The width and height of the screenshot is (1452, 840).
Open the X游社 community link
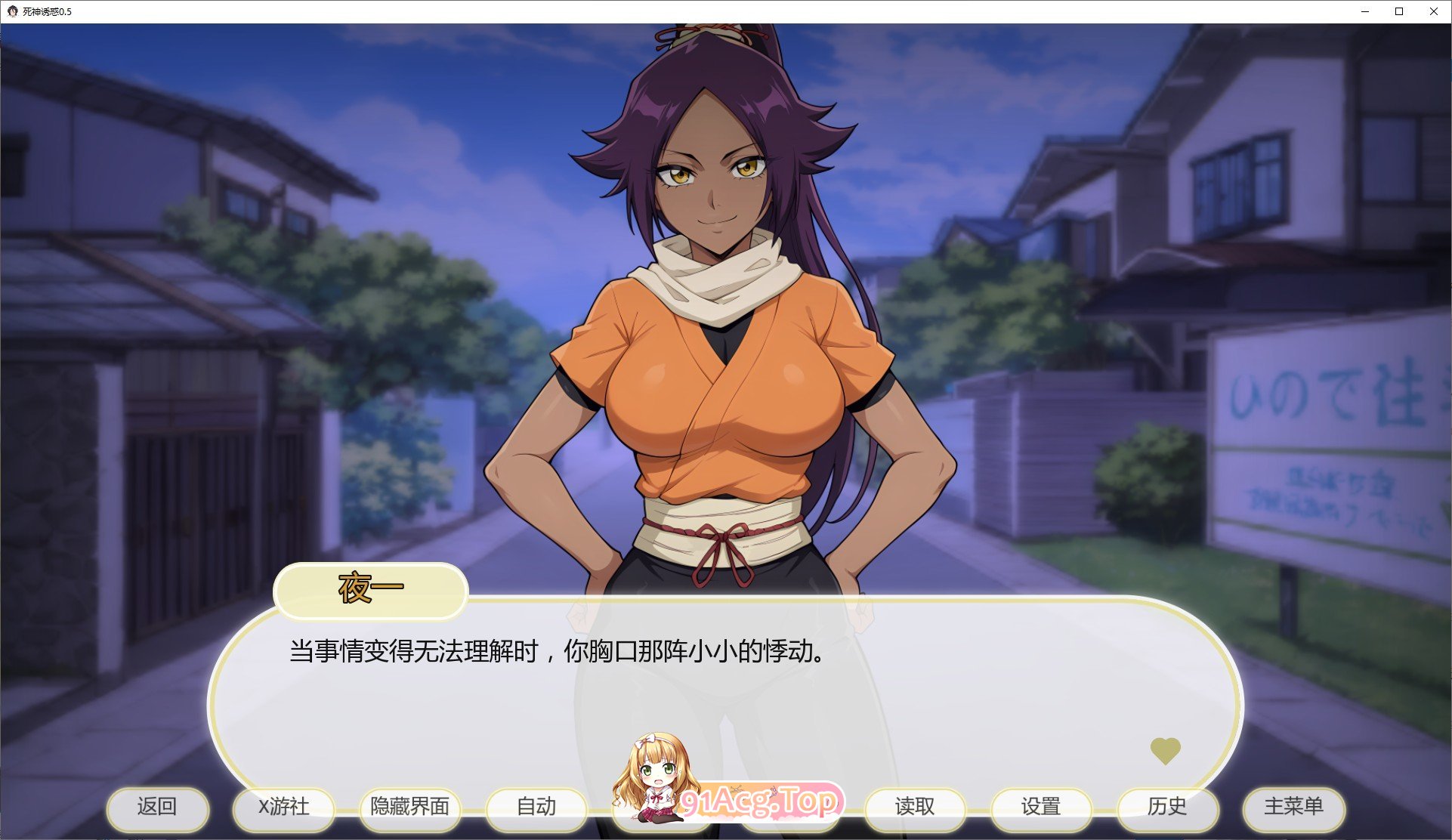tap(284, 807)
